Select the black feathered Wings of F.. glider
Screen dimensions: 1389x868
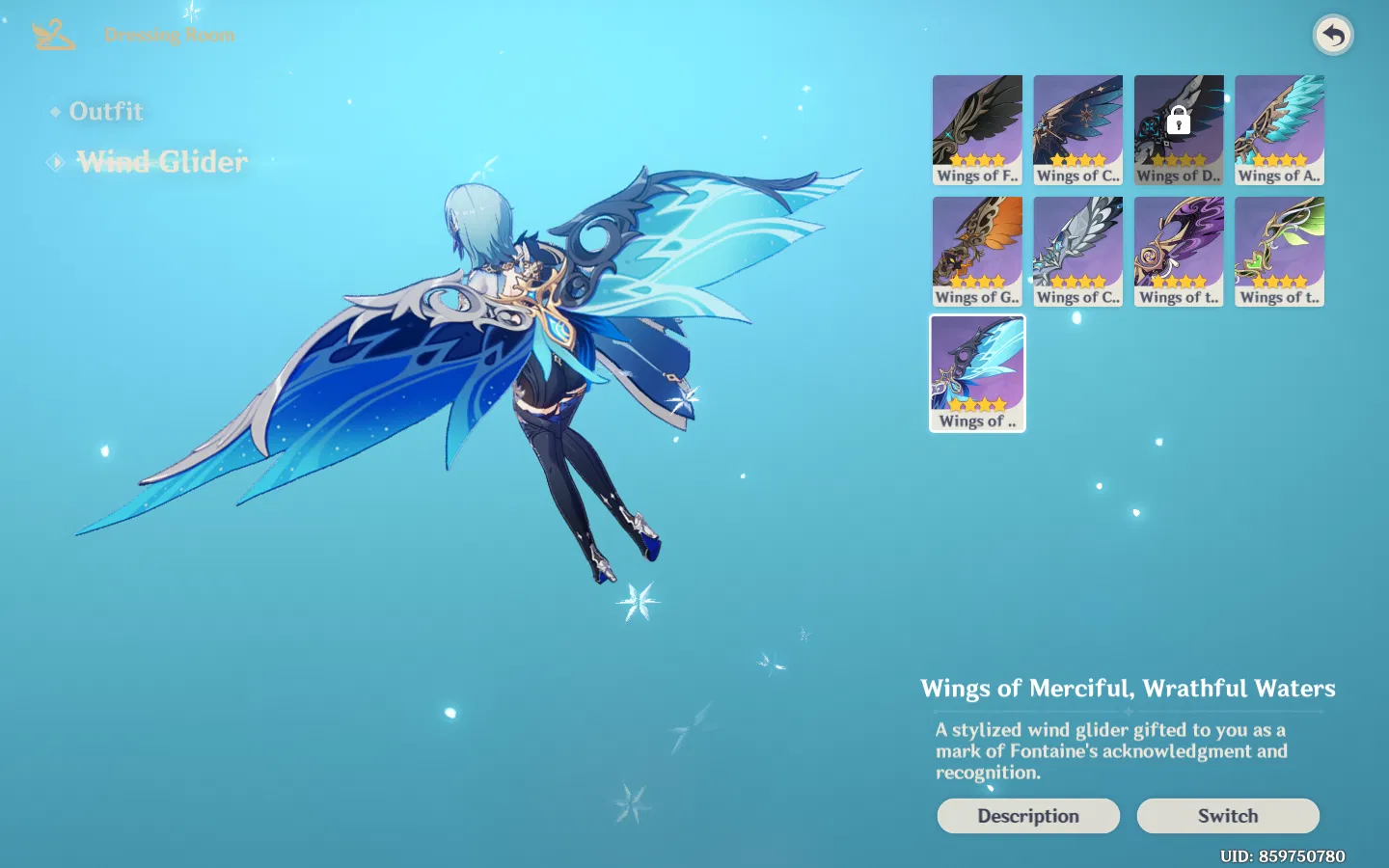[x=977, y=128]
